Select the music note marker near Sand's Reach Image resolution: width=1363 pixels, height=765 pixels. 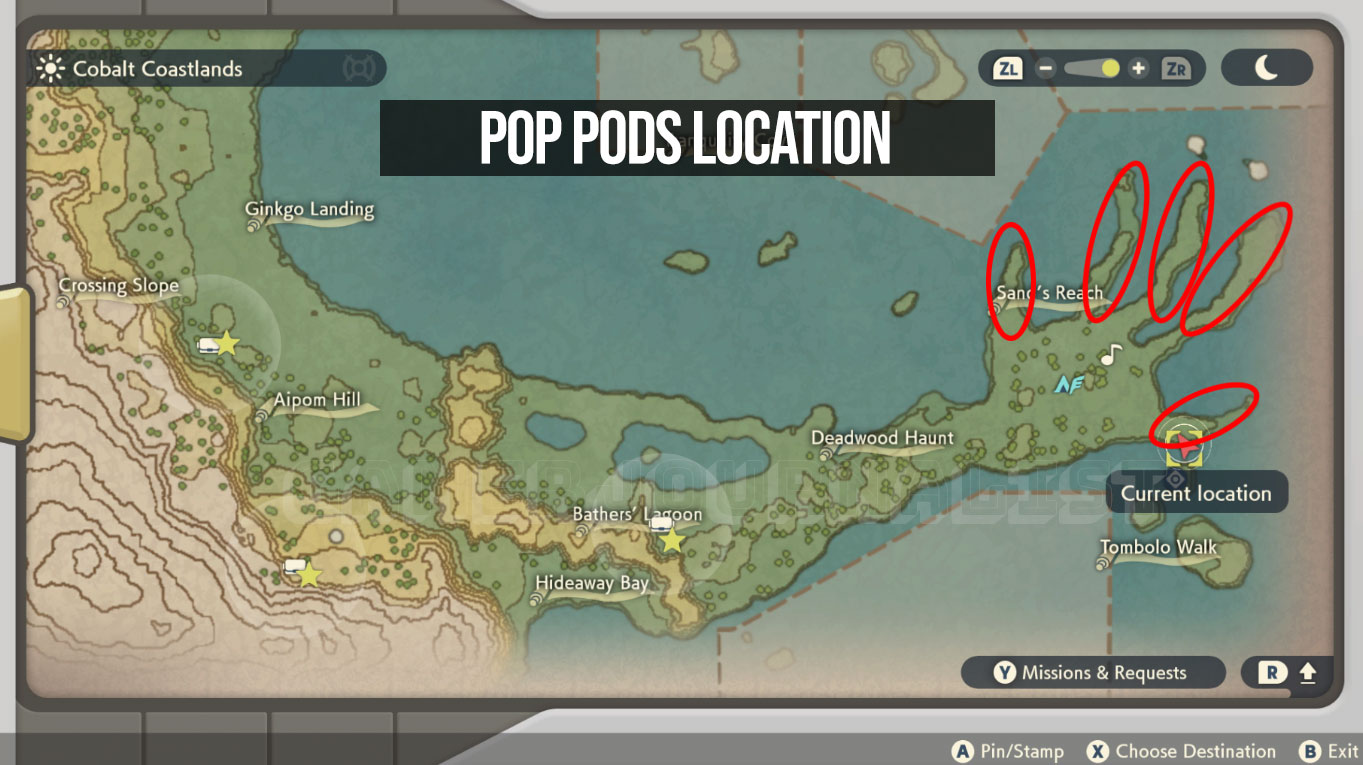(1109, 356)
